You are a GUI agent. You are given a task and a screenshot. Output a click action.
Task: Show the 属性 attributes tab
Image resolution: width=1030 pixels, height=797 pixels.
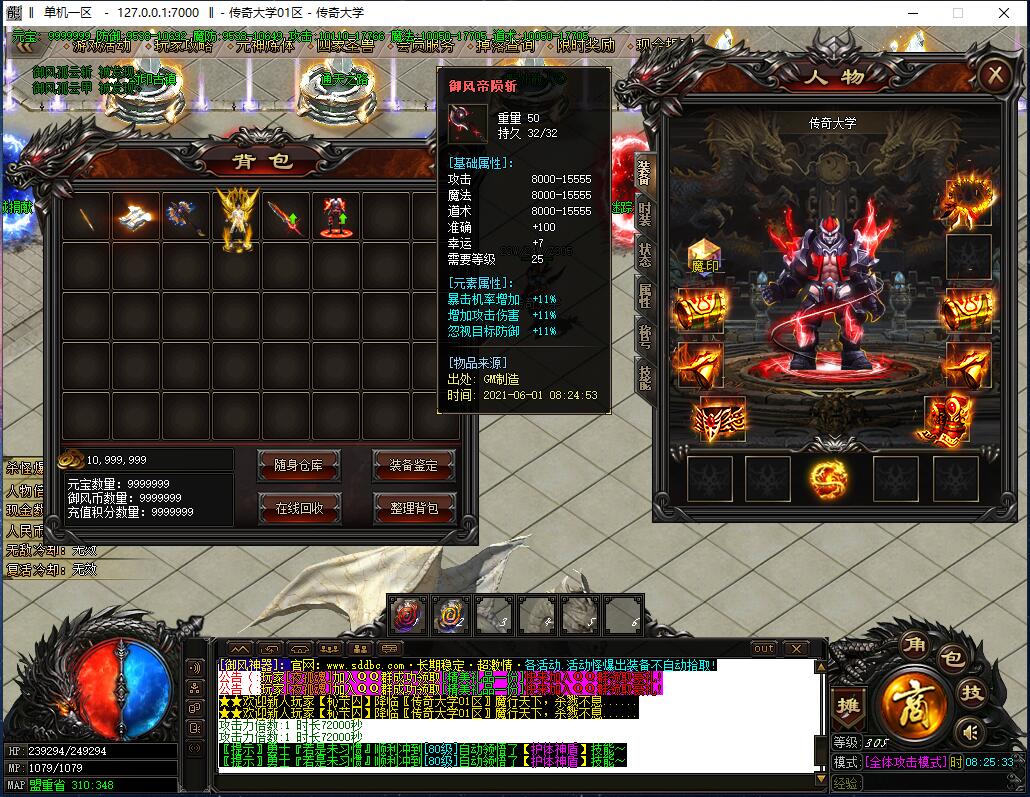(x=645, y=294)
